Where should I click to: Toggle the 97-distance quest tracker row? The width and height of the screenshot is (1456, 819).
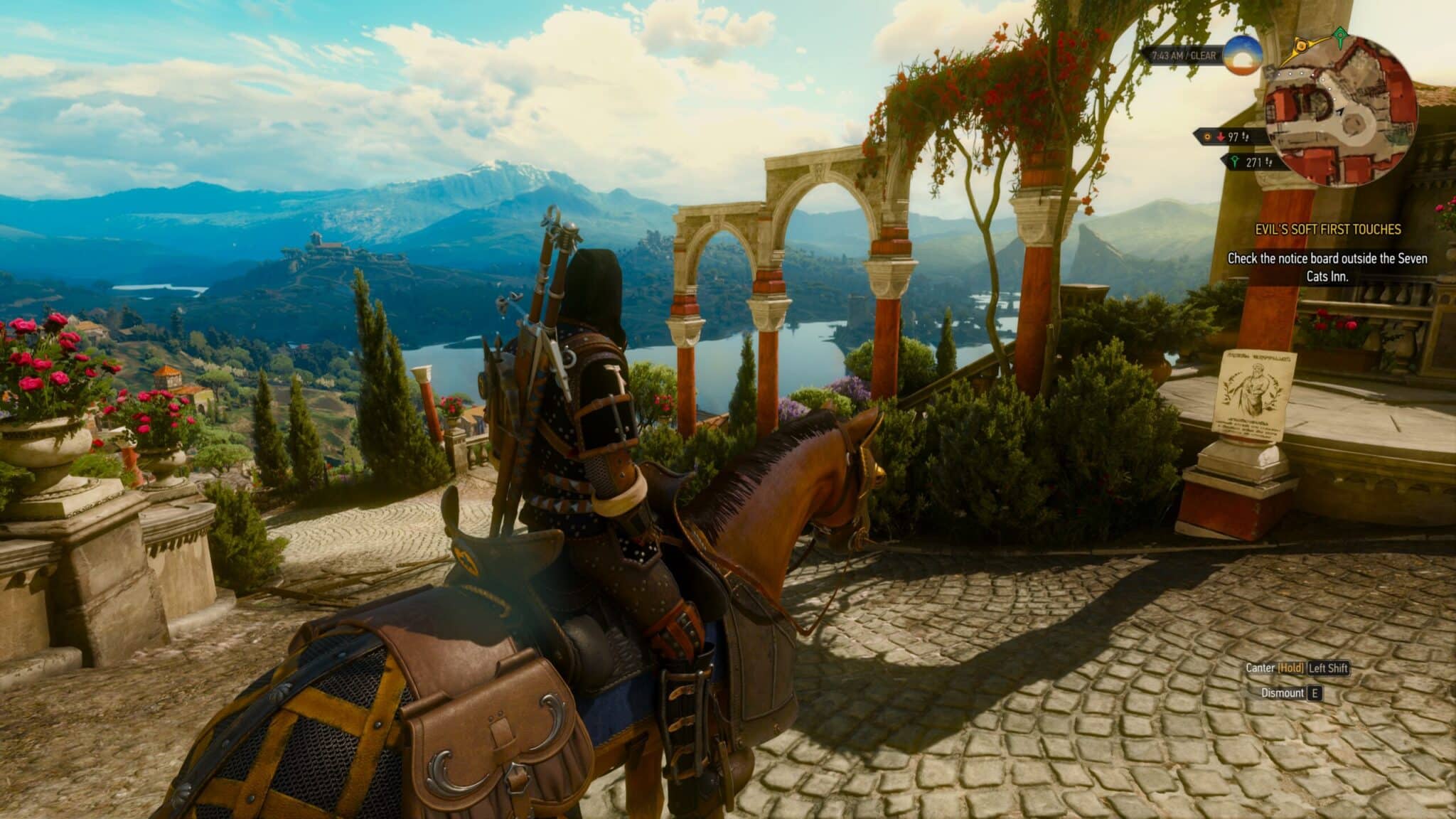tap(1233, 137)
